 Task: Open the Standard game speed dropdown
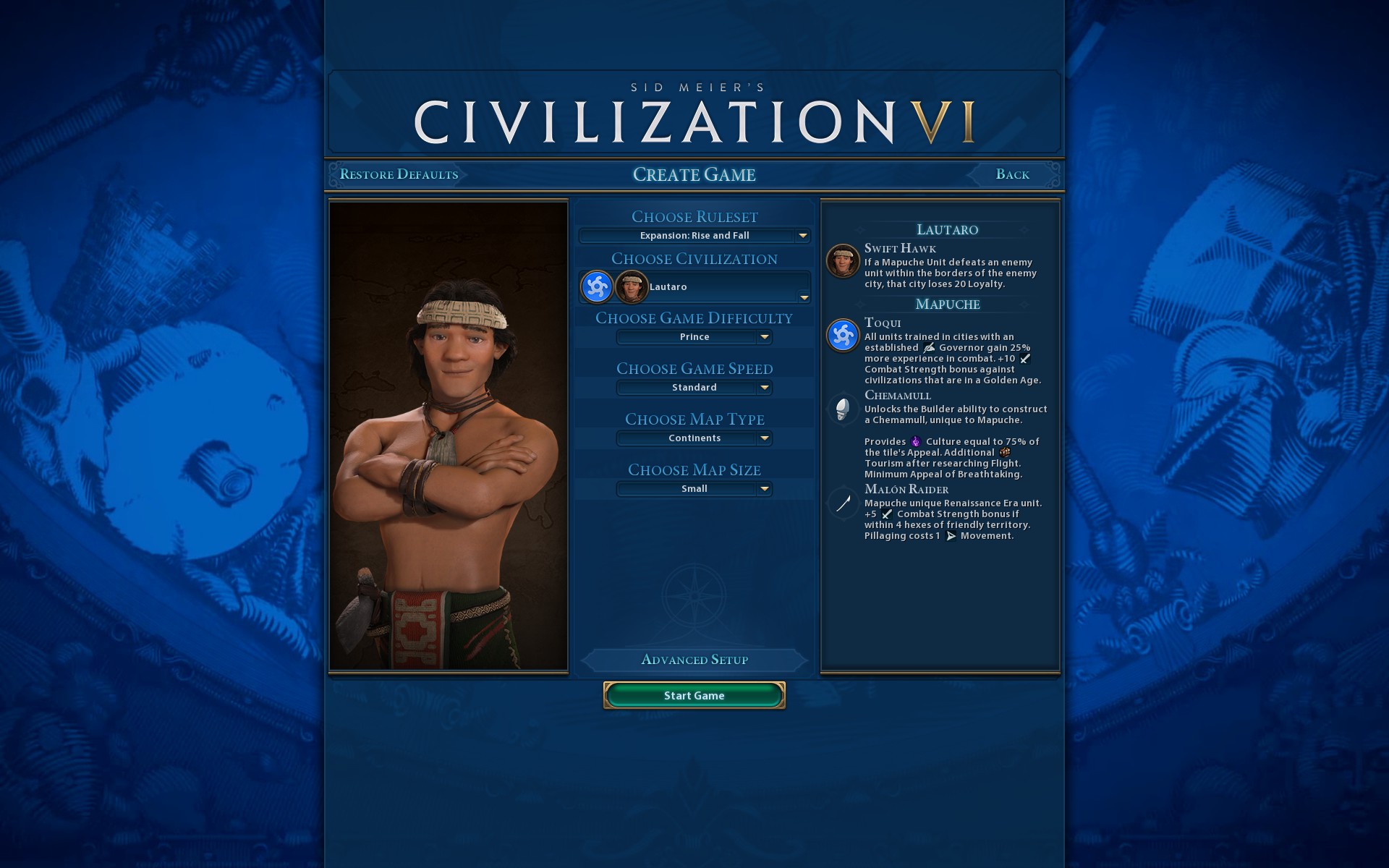[694, 388]
